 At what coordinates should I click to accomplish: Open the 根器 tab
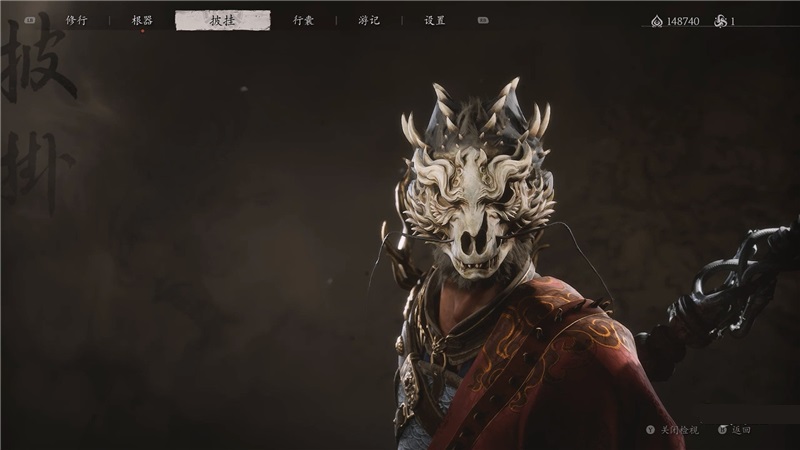(x=142, y=20)
